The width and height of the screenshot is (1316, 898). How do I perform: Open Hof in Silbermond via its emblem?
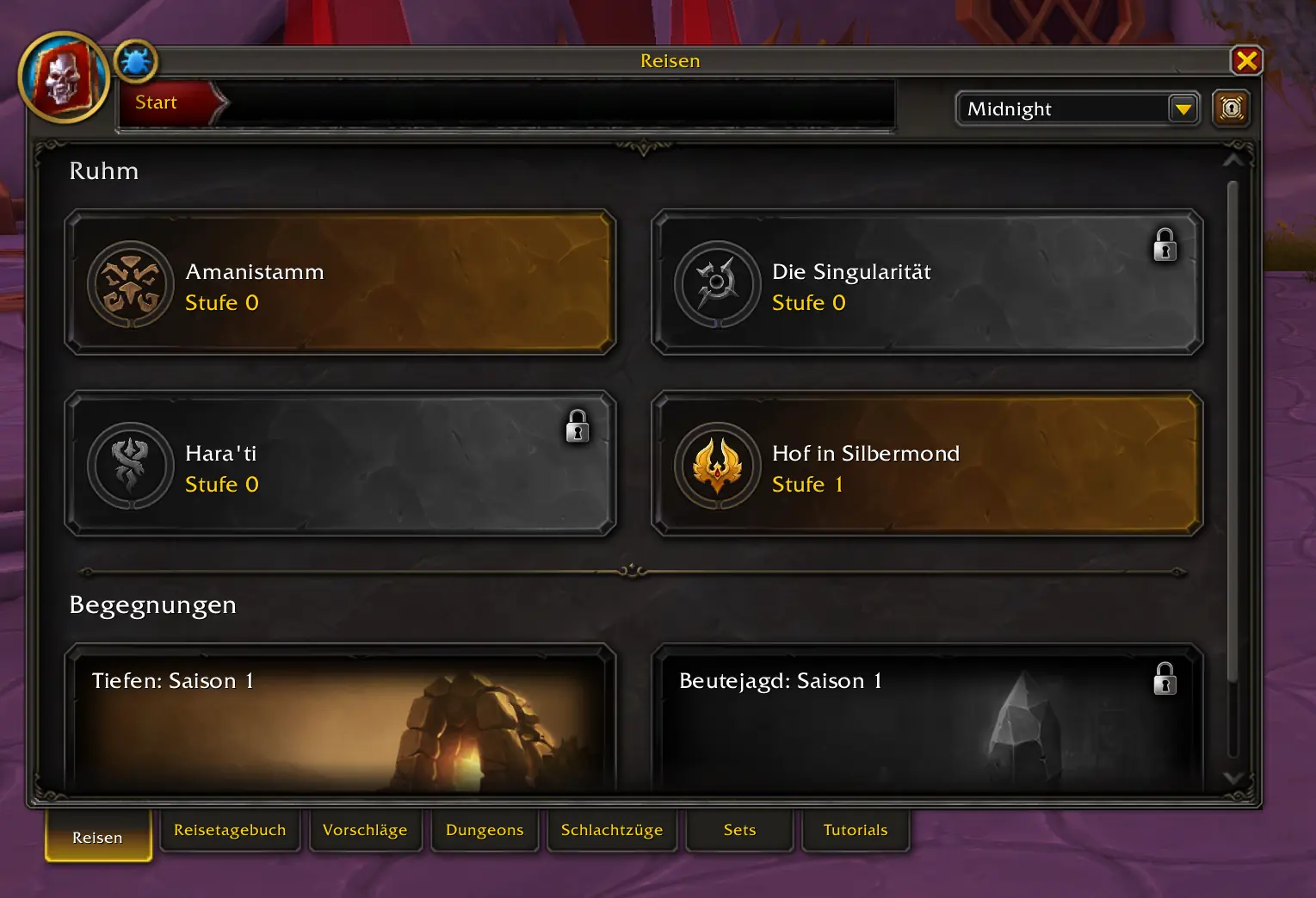[x=717, y=465]
